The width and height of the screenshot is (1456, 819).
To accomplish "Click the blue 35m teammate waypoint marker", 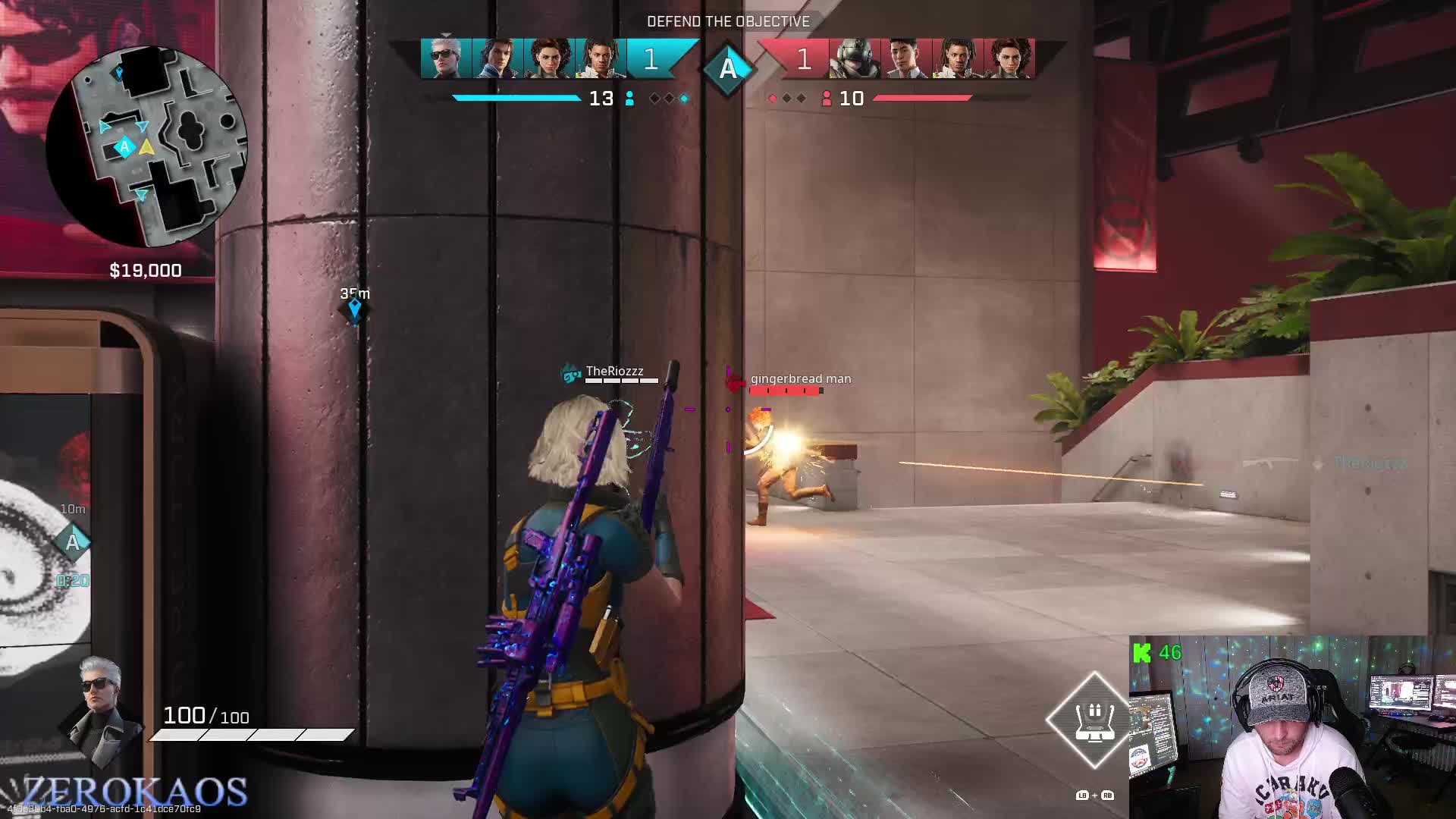I will [x=354, y=308].
